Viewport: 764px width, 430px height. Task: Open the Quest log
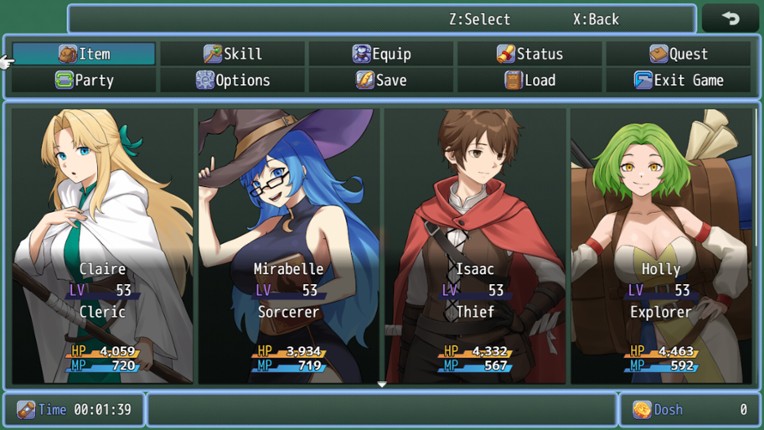pyautogui.click(x=678, y=54)
